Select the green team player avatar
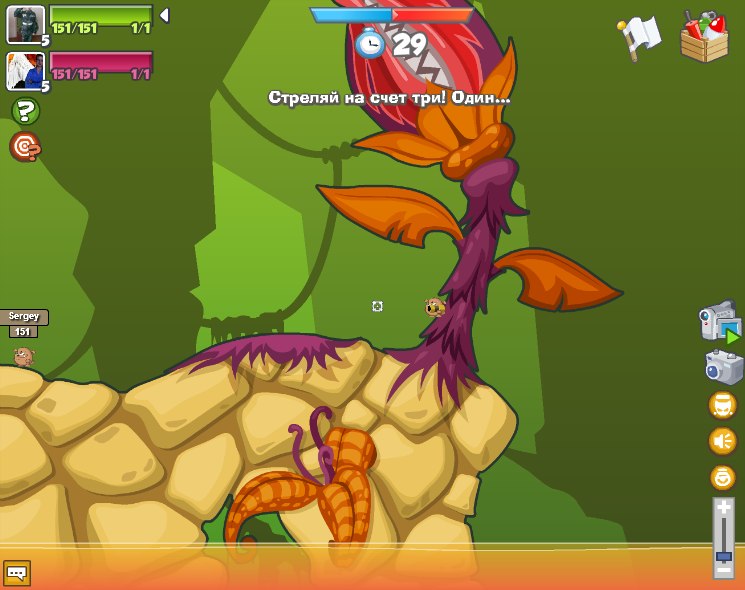This screenshot has height=590, width=745. 25,24
